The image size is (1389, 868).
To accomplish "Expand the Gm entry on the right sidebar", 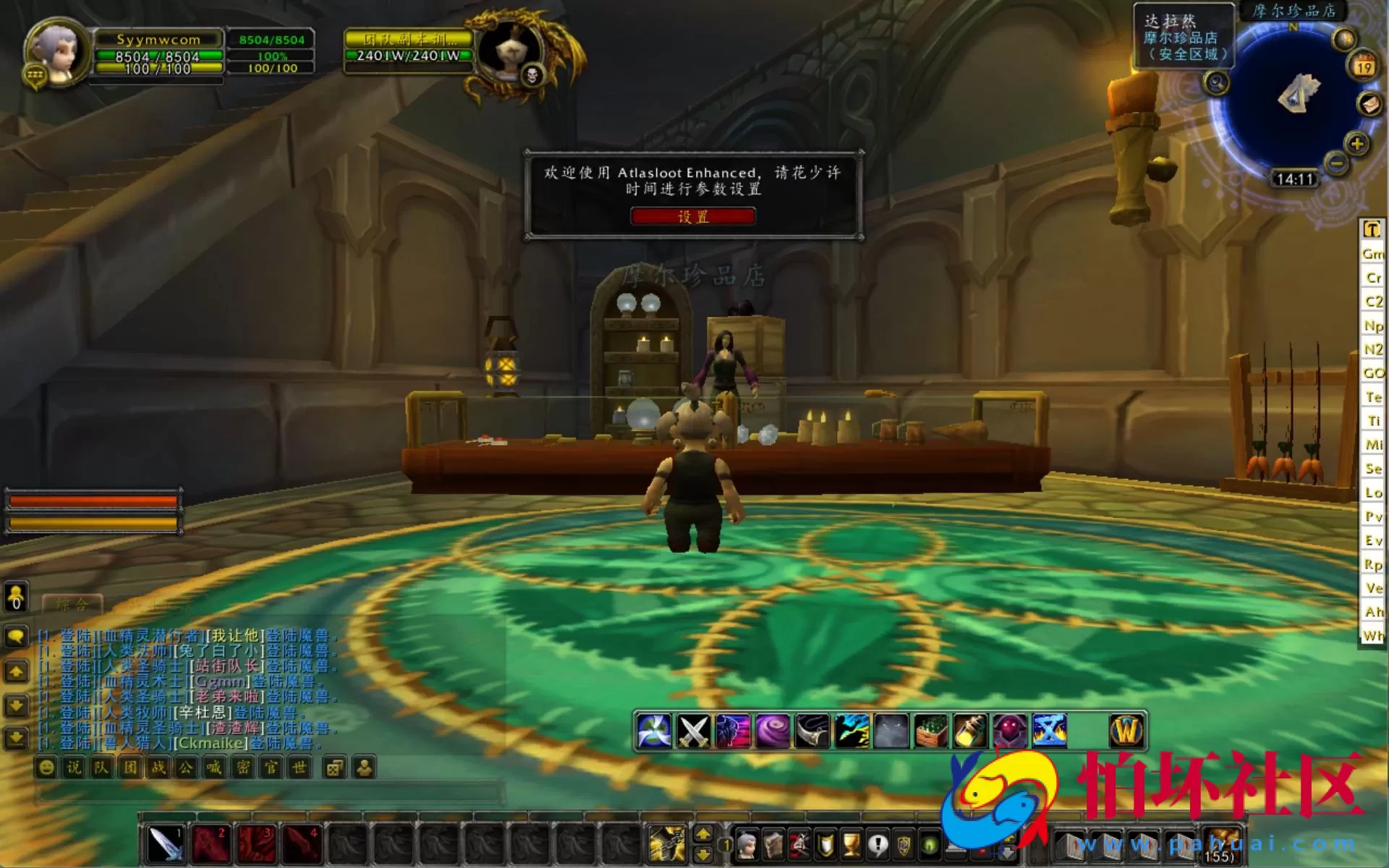I will (x=1372, y=254).
